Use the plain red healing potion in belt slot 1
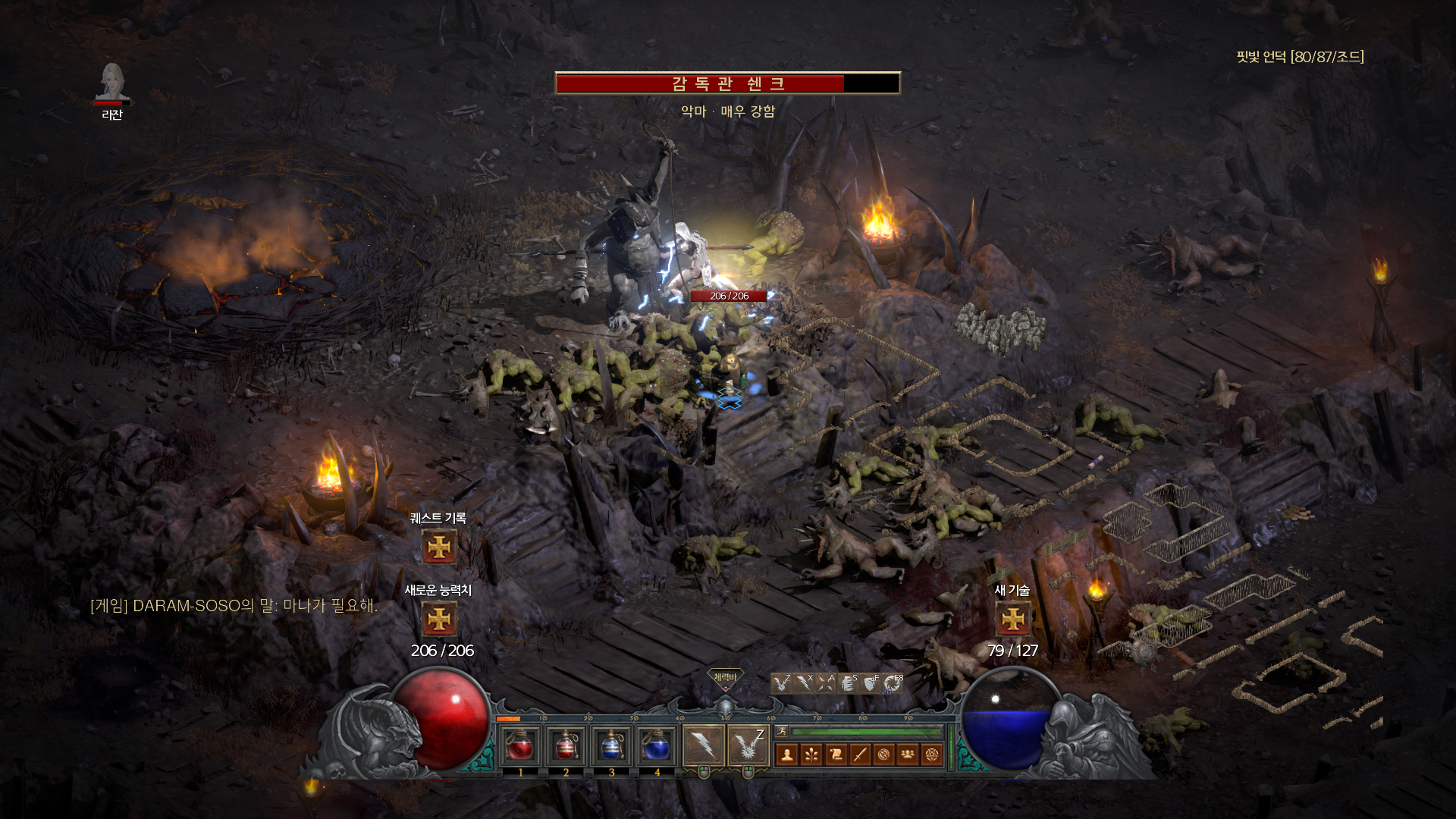The height and width of the screenshot is (819, 1456). point(520,746)
